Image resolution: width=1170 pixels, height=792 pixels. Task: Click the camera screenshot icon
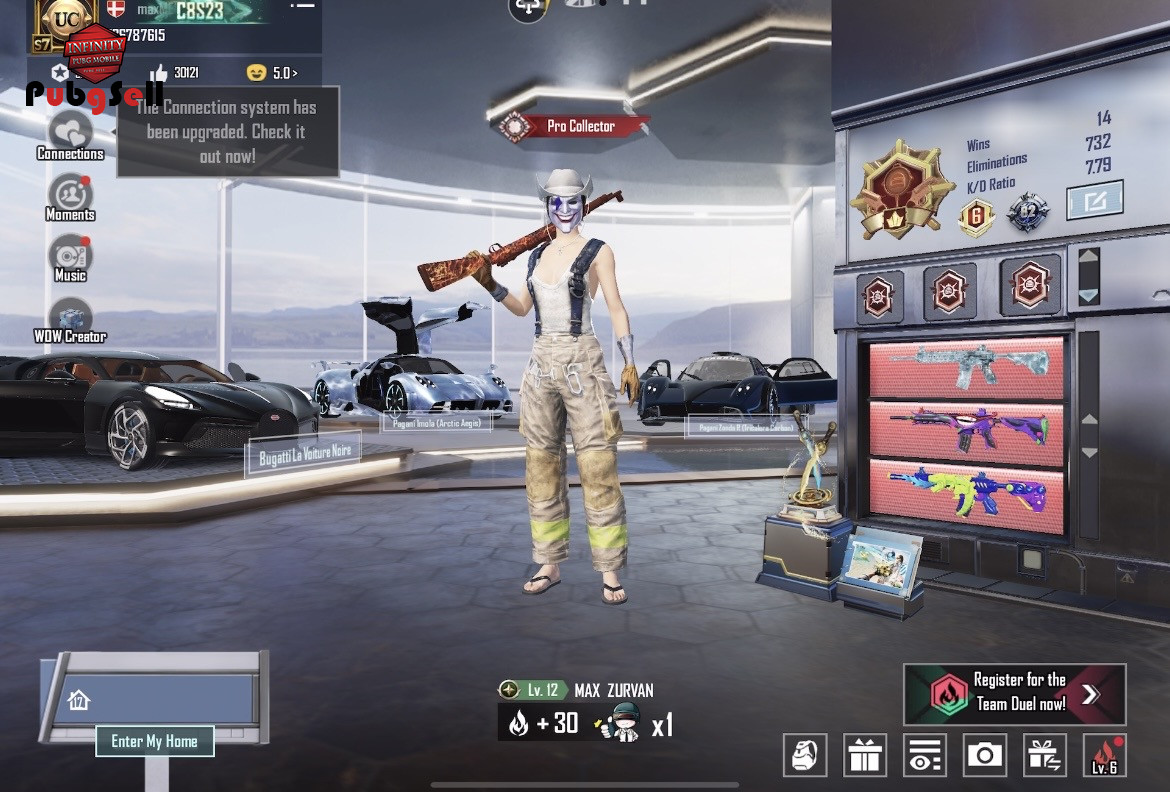point(985,755)
